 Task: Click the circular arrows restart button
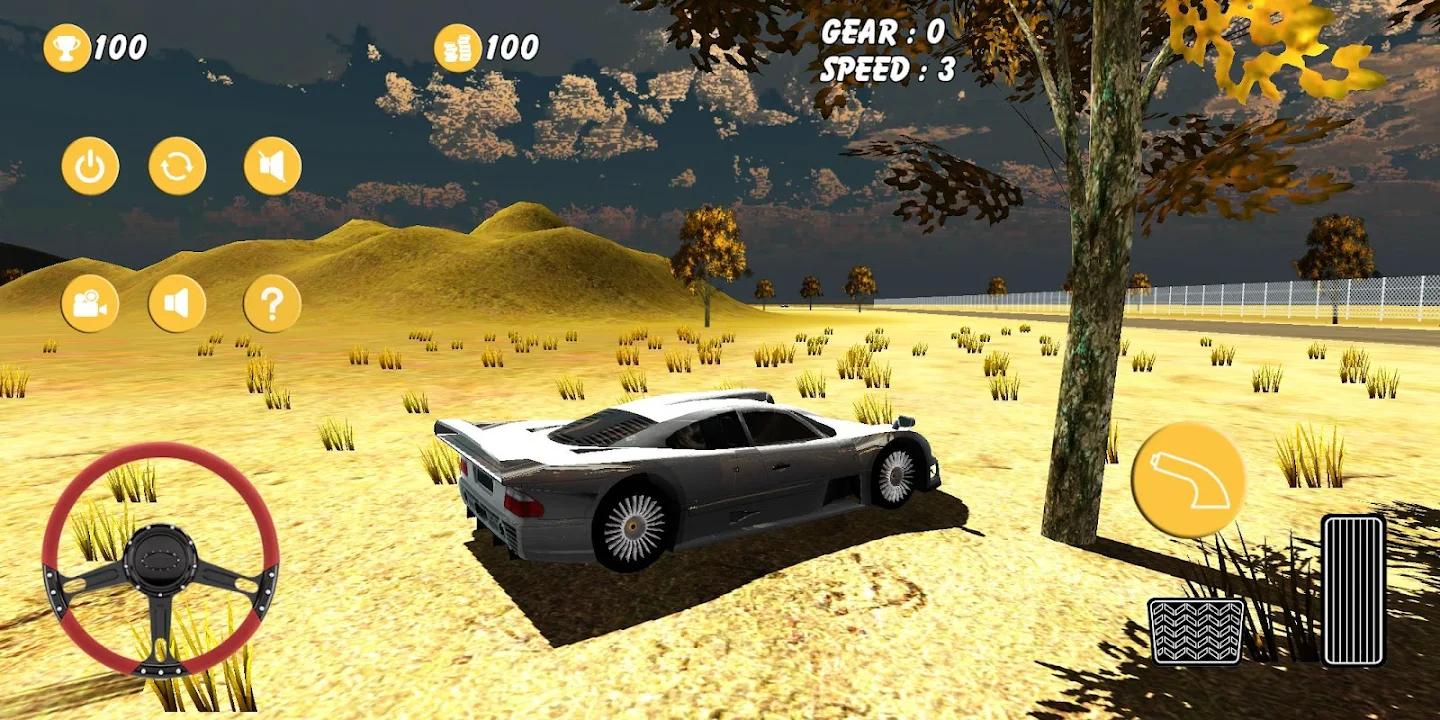coord(178,166)
